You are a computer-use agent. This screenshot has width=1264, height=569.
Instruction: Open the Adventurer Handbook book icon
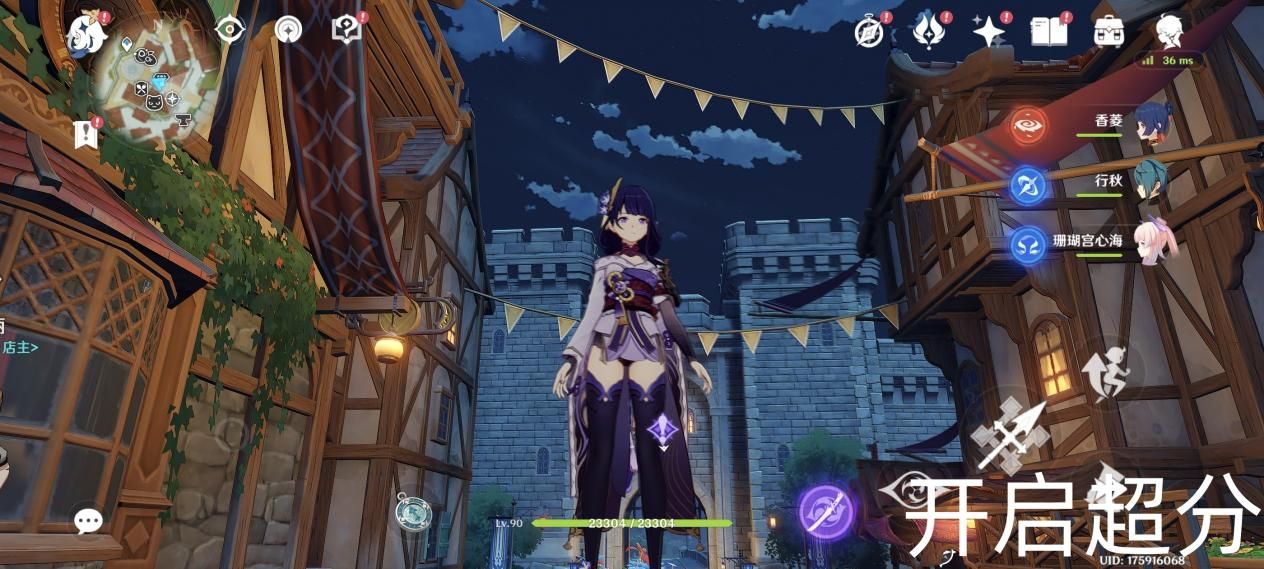click(1048, 31)
